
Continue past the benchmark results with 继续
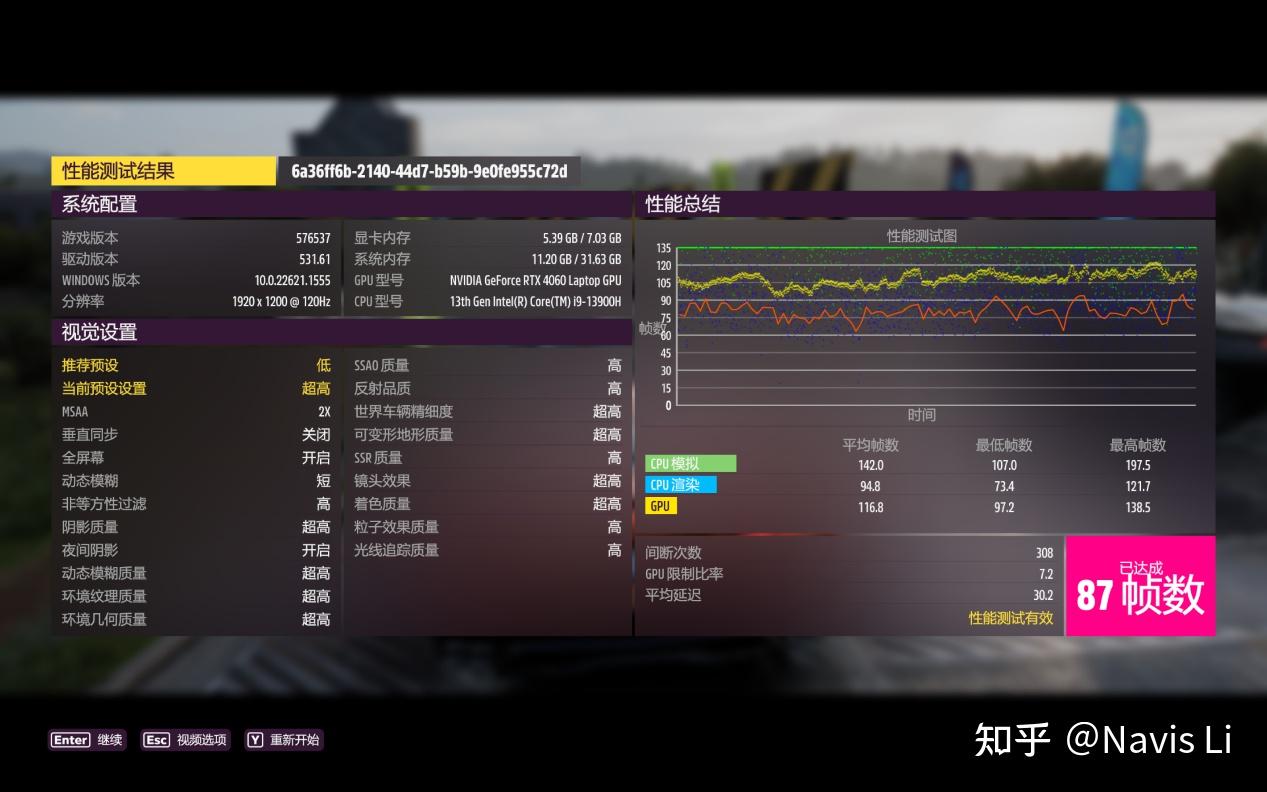(x=87, y=740)
